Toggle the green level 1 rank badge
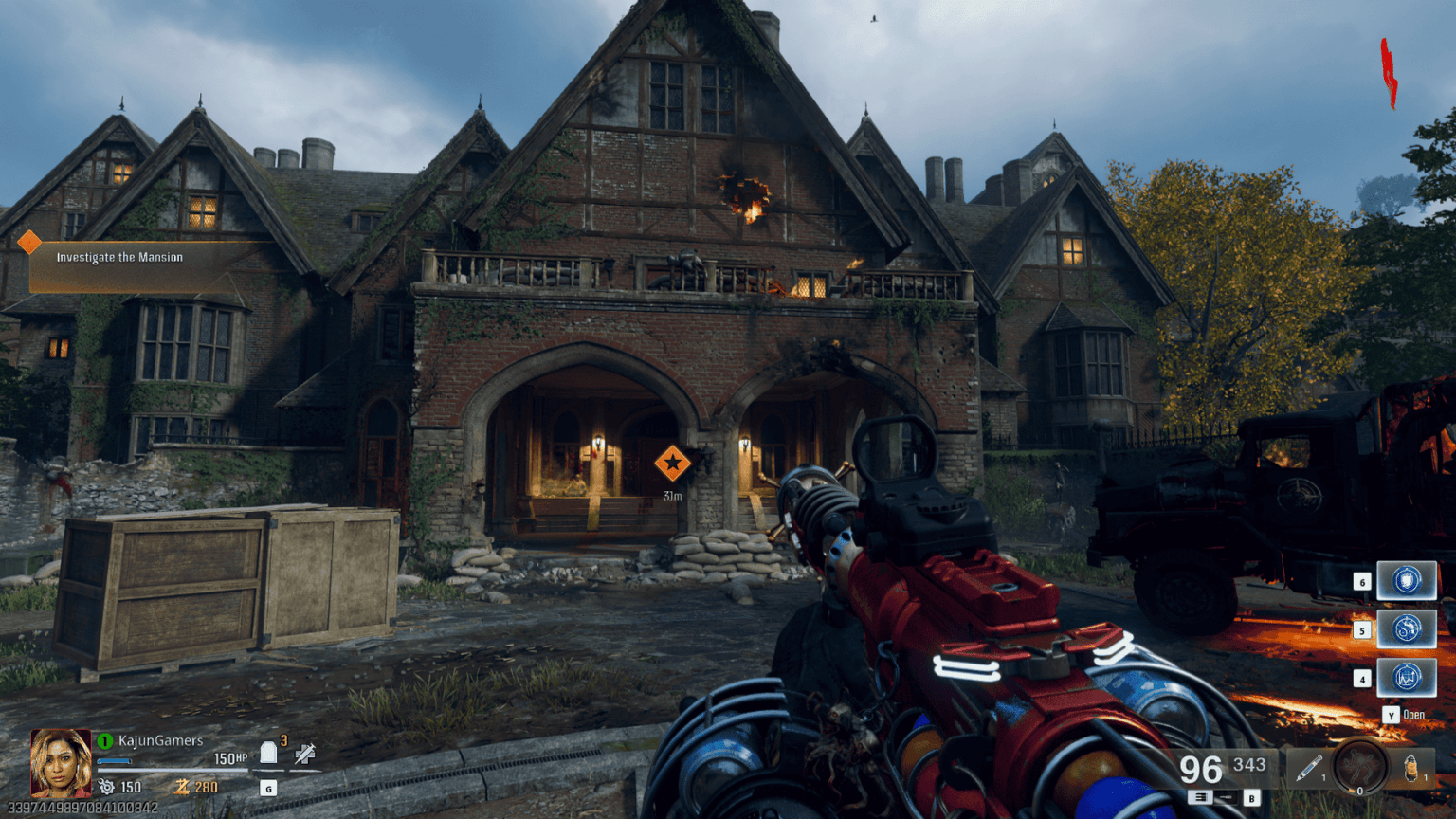 click(103, 741)
